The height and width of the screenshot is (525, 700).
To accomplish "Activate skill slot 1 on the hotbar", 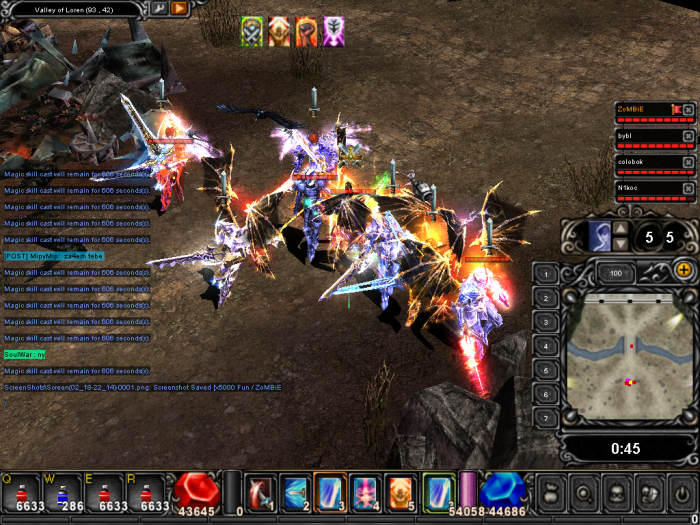I will coord(261,492).
